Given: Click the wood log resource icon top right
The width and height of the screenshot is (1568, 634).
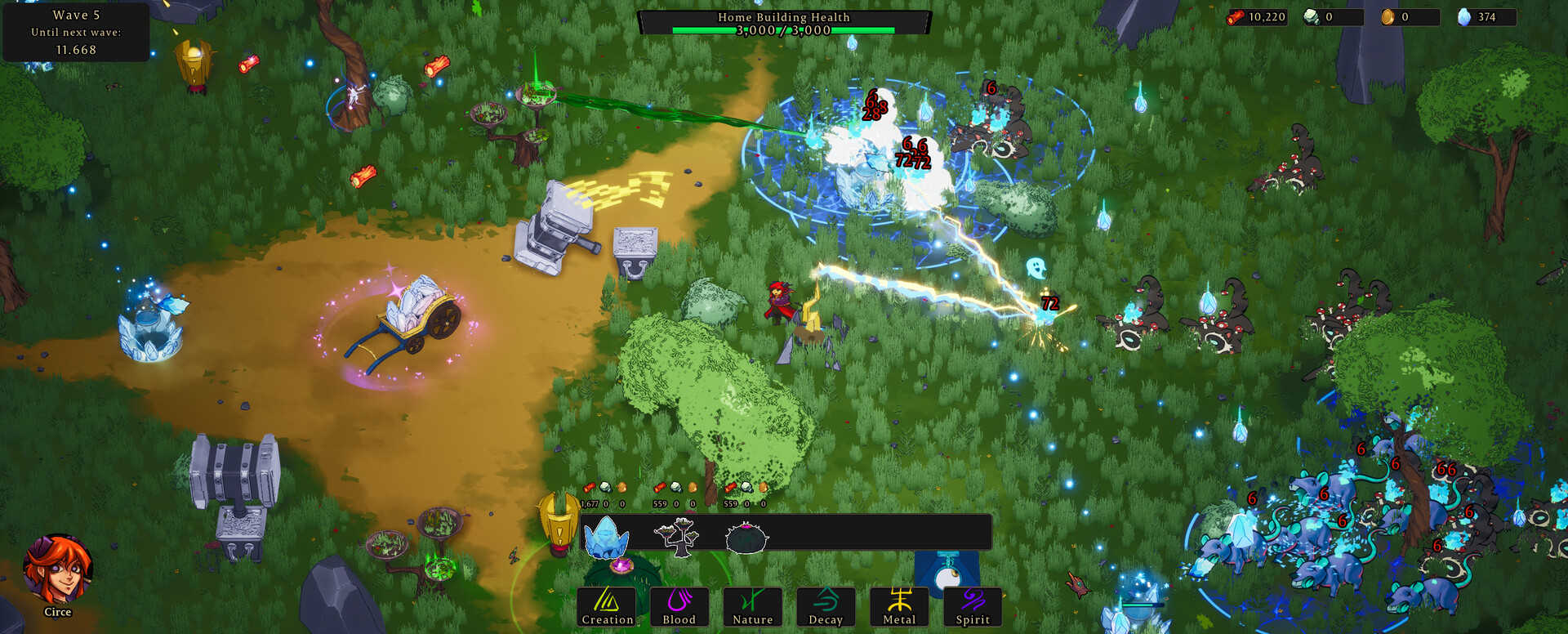Looking at the screenshot, I should click(1235, 16).
